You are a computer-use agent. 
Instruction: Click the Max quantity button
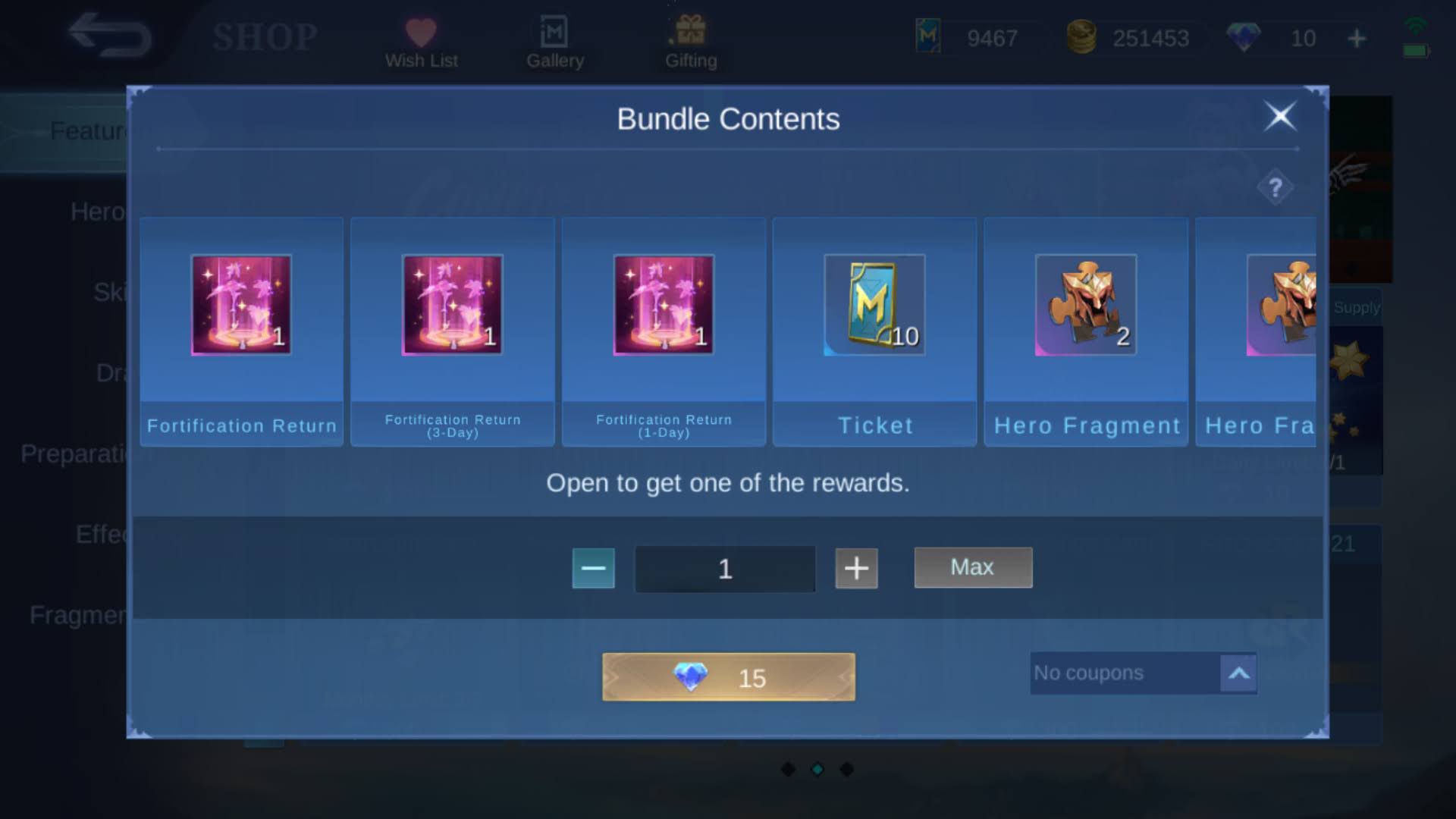tap(973, 567)
